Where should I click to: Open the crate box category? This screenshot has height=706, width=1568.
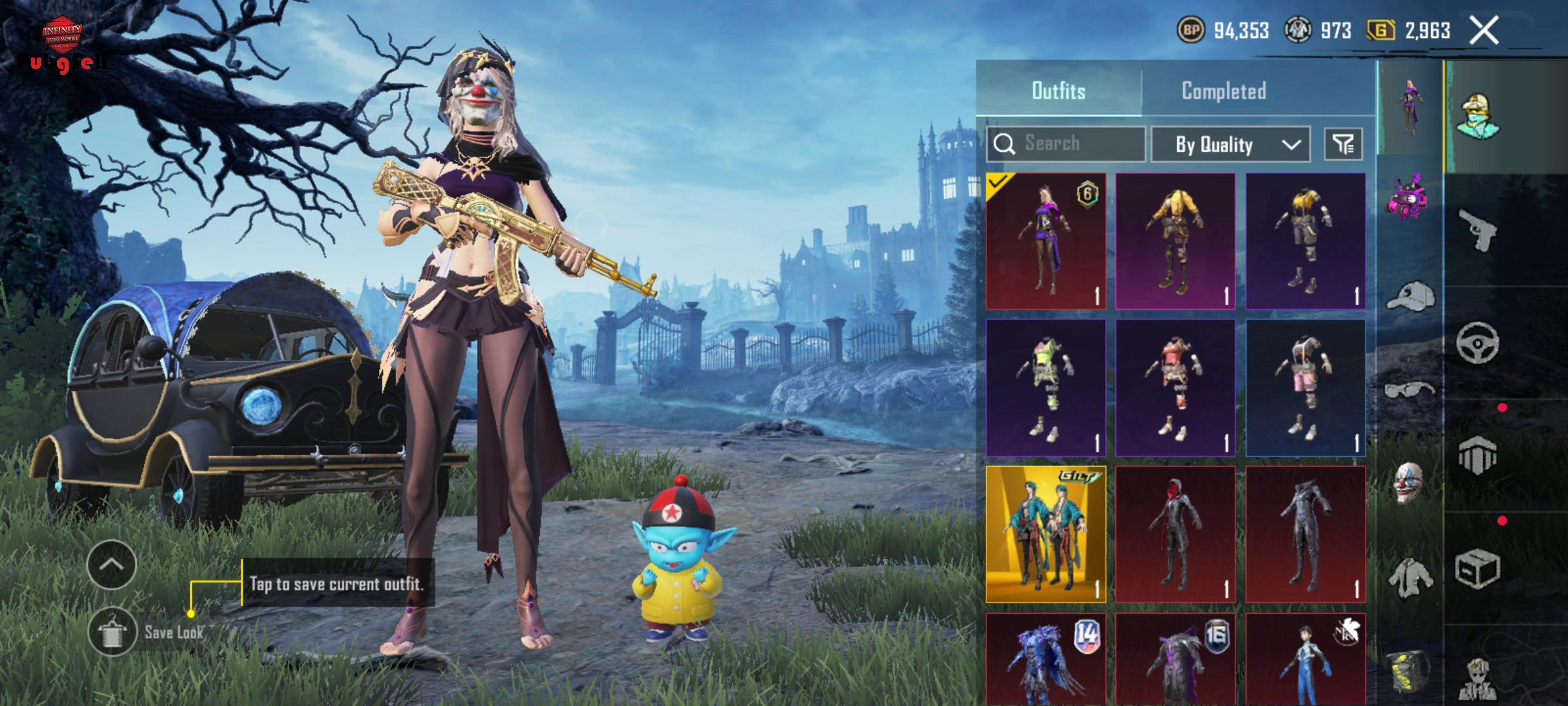pyautogui.click(x=1478, y=569)
